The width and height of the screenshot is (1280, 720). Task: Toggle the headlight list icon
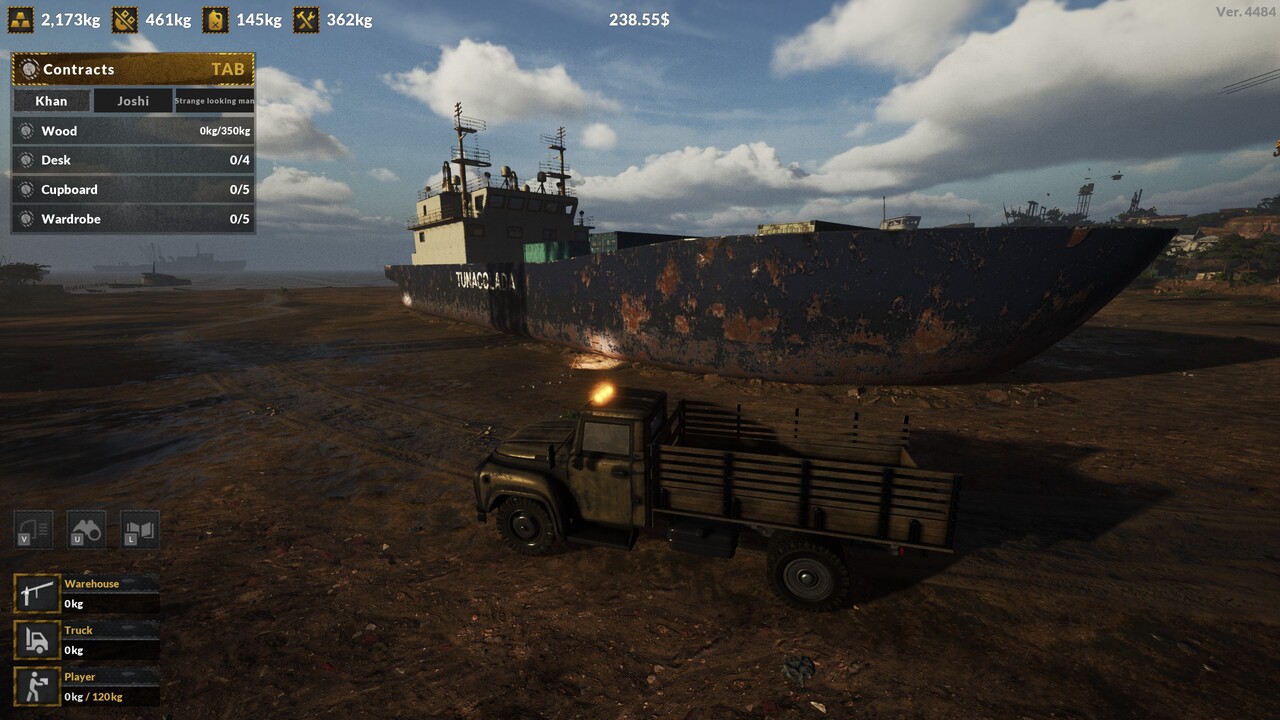point(33,530)
